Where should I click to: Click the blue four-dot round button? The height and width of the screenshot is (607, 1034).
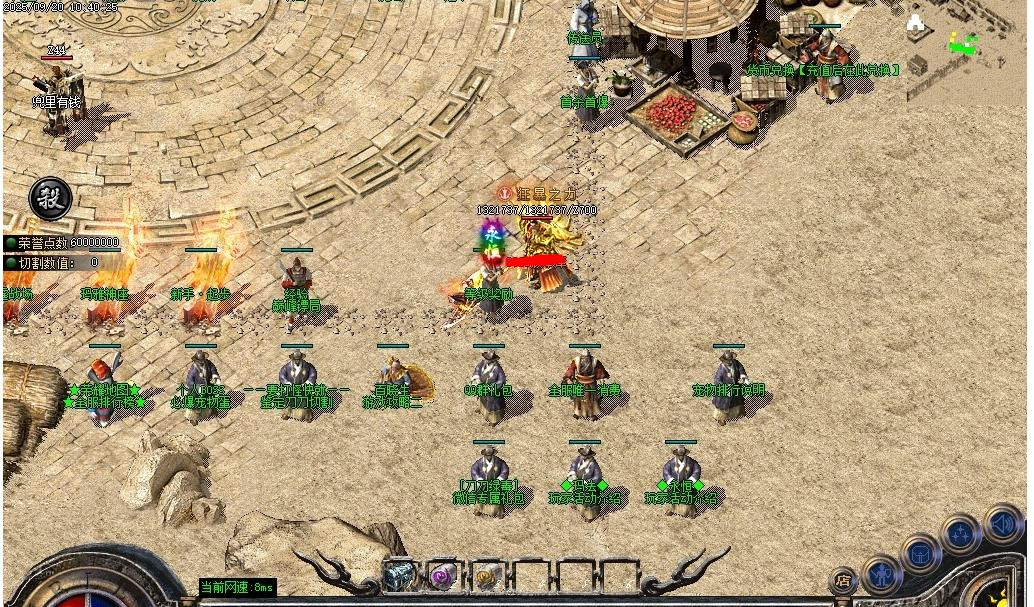coord(961,534)
